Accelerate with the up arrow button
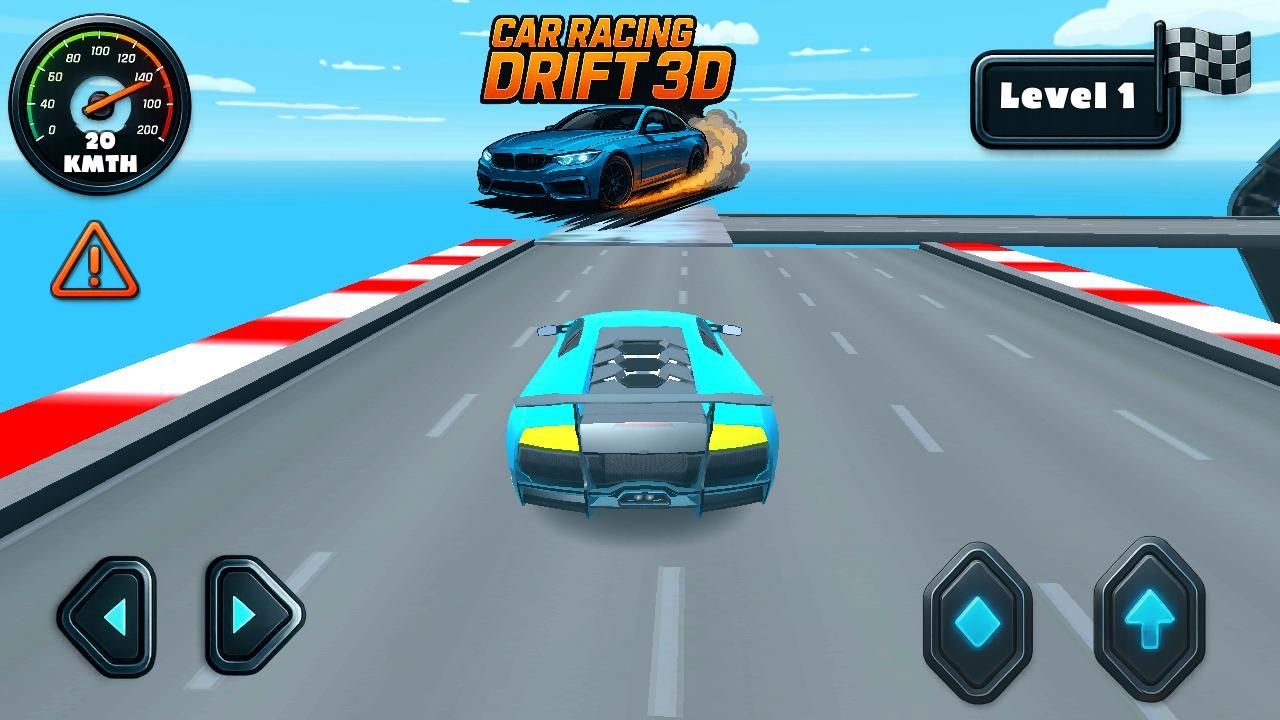1280x720 pixels. click(1149, 619)
